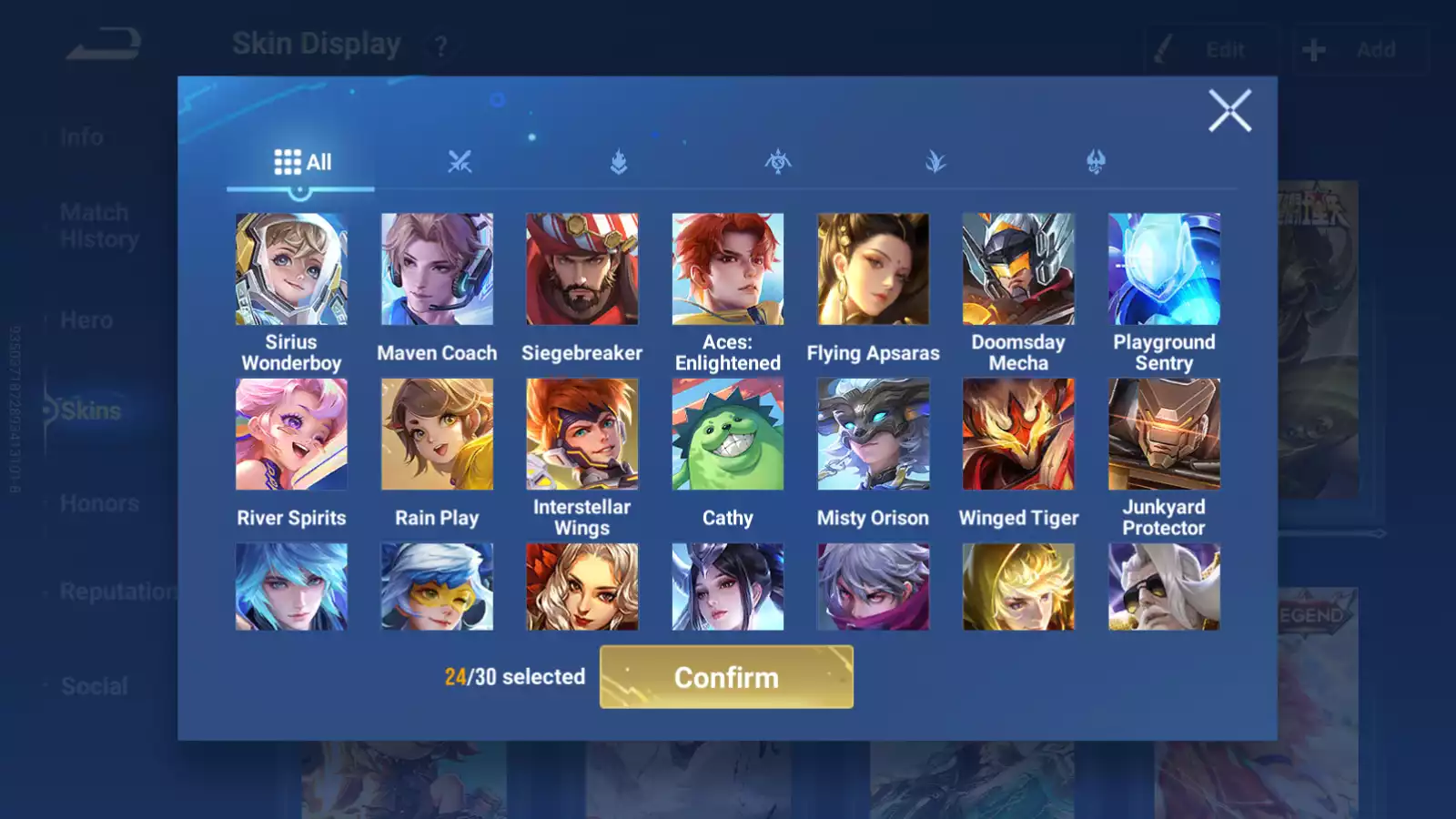Pick the Siegebreaker skin portrait
1456x819 pixels.
tap(582, 269)
